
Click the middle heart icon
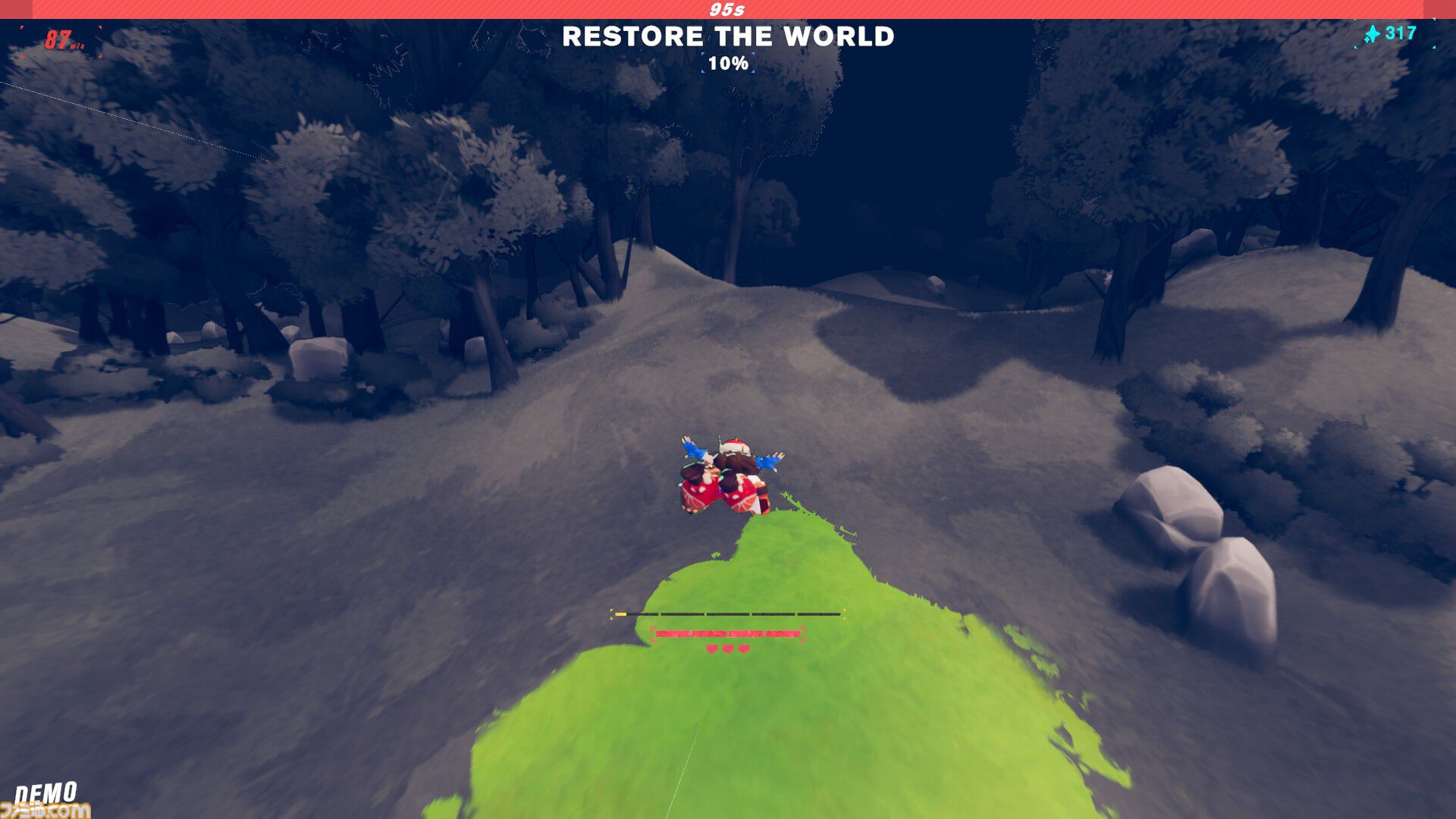pos(727,648)
